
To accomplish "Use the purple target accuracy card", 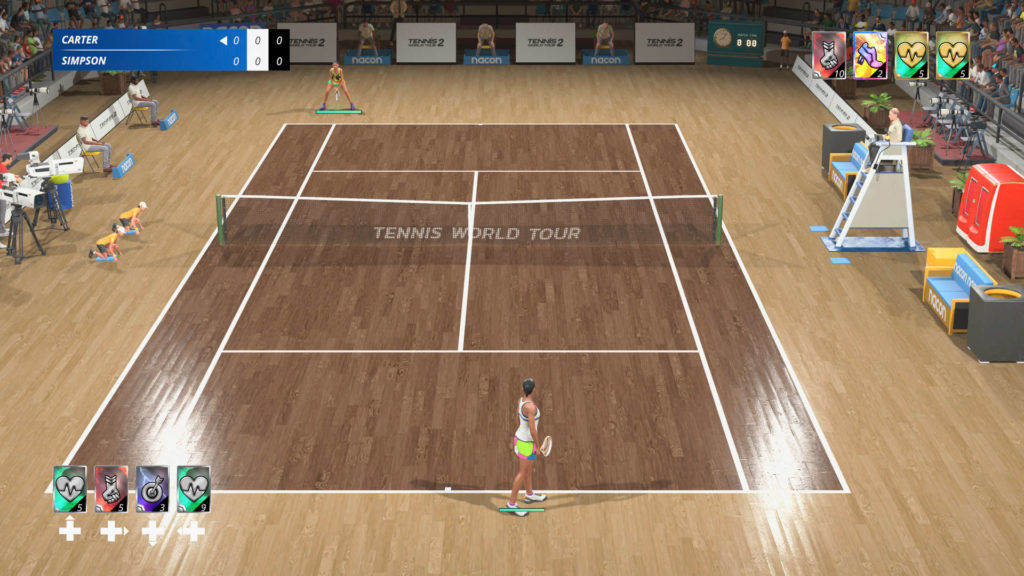I will pyautogui.click(x=152, y=489).
